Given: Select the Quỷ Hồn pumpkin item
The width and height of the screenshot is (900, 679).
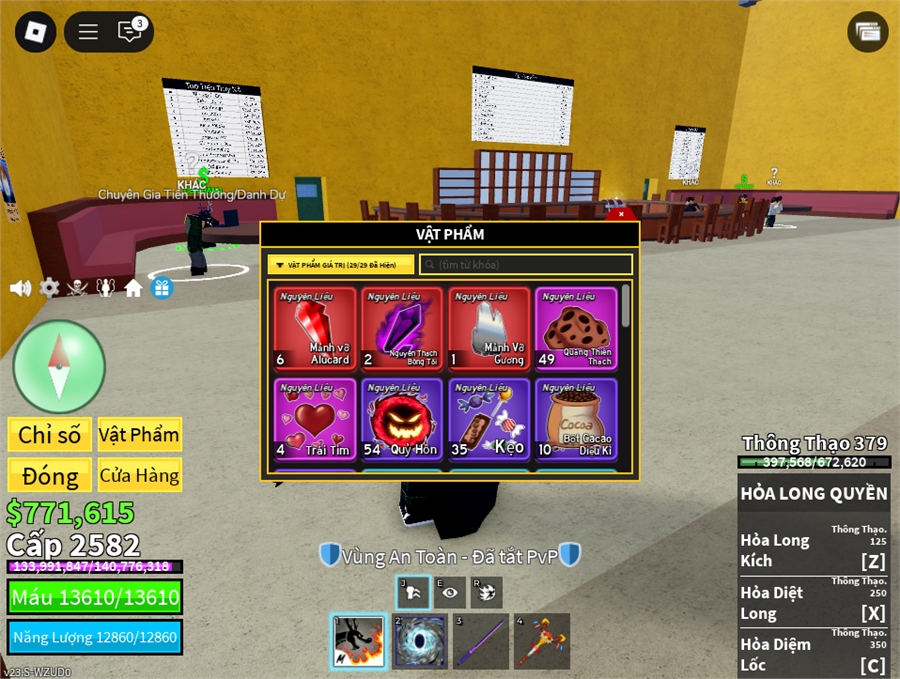Looking at the screenshot, I should click(x=401, y=419).
